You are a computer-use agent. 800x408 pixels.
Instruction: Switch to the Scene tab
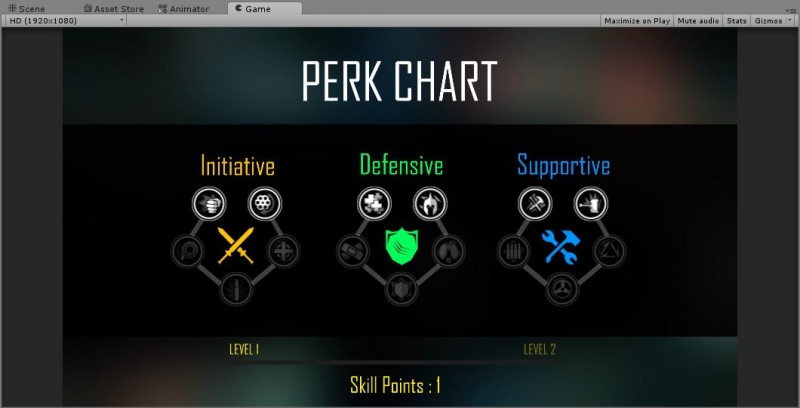[x=26, y=8]
